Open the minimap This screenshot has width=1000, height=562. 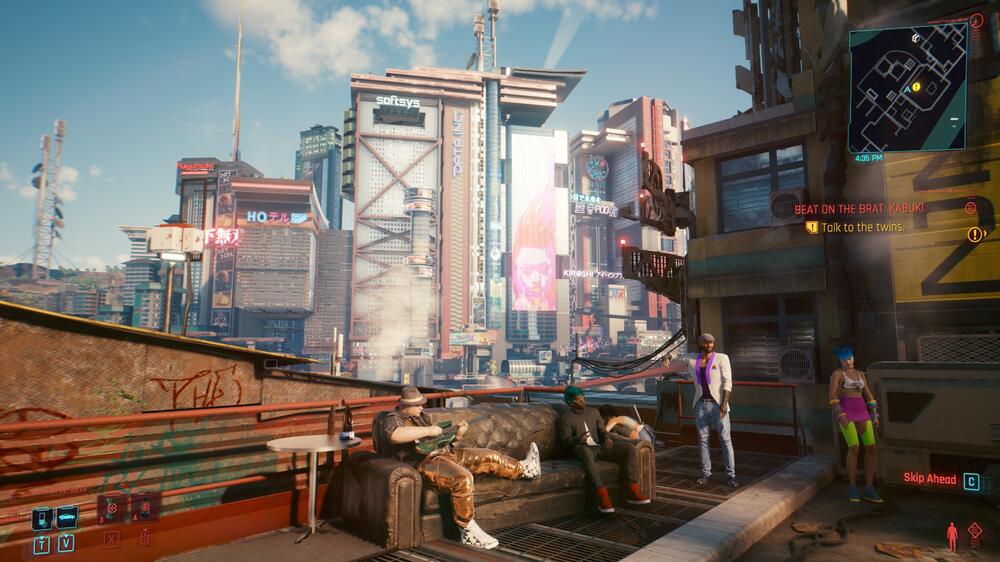(908, 87)
